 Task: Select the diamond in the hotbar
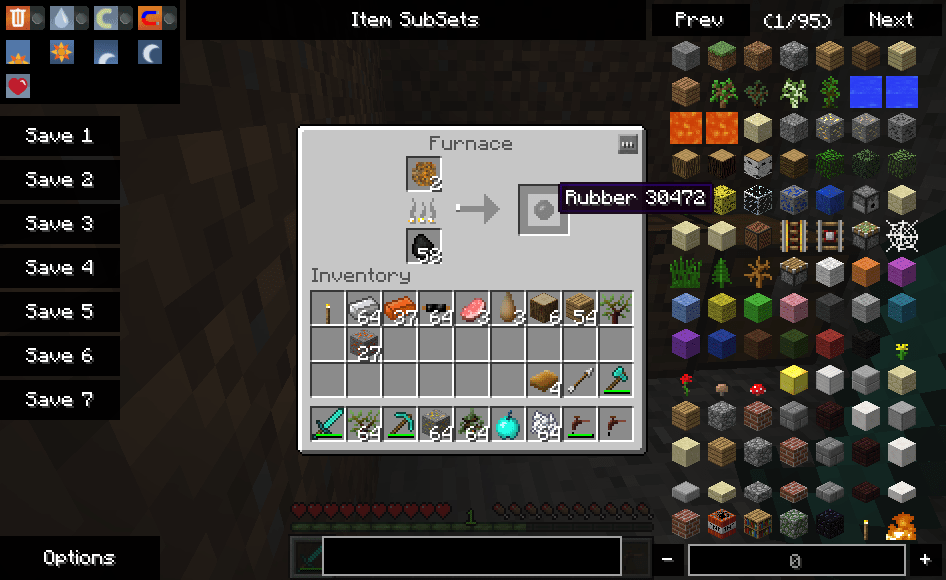(508, 424)
